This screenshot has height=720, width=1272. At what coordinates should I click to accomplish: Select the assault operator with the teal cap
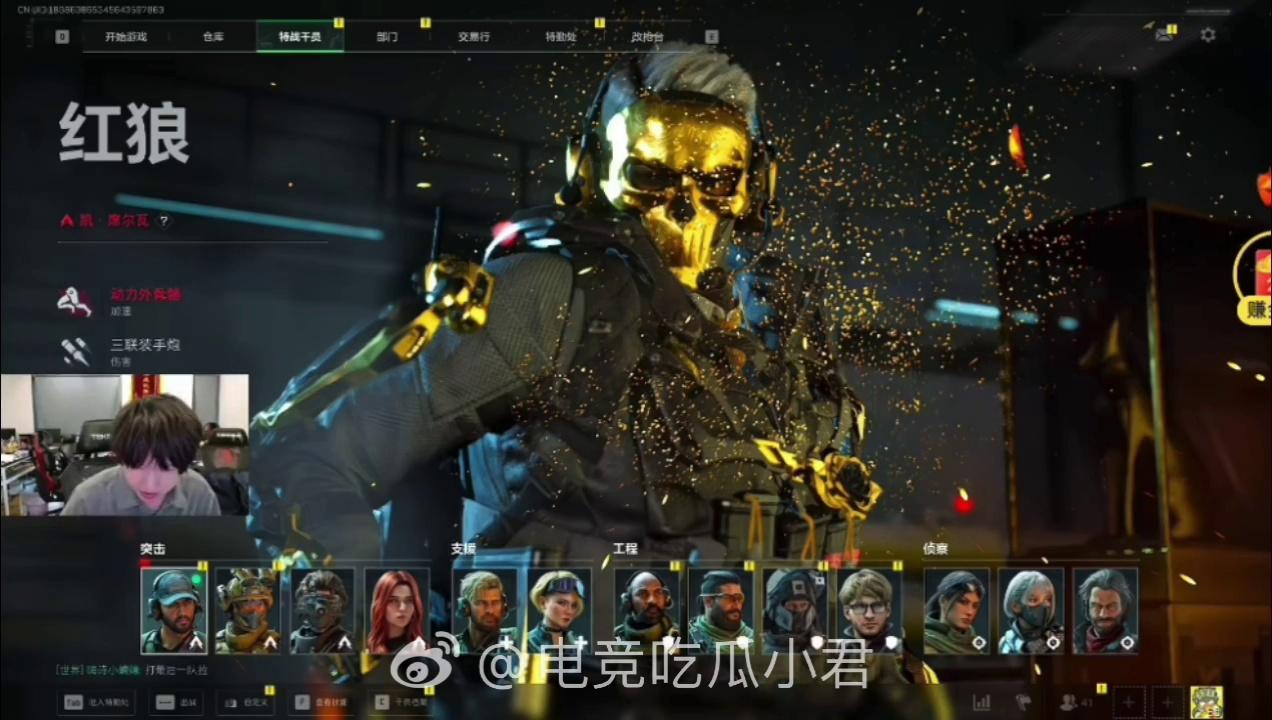pos(174,610)
